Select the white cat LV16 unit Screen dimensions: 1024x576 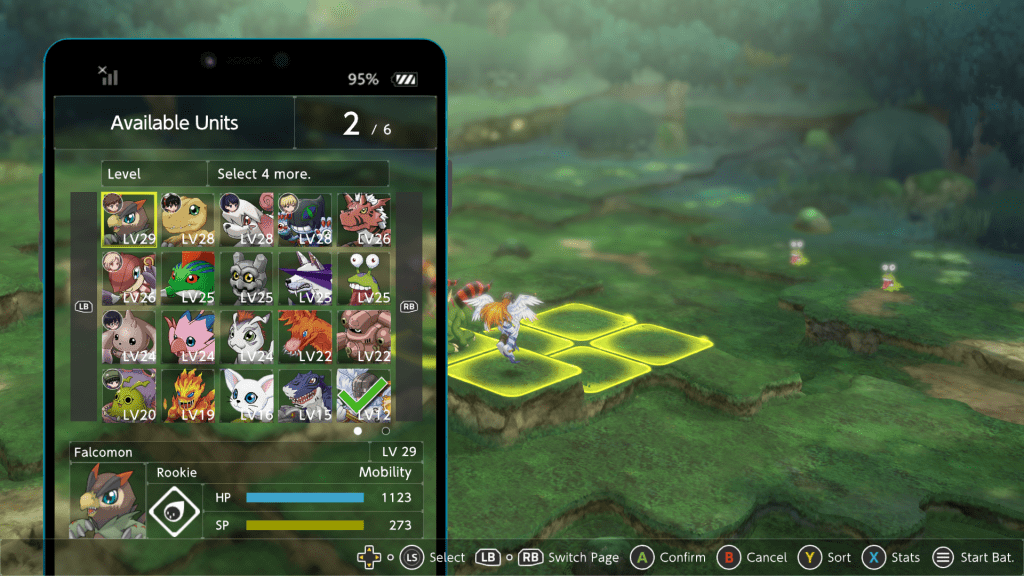coord(246,395)
